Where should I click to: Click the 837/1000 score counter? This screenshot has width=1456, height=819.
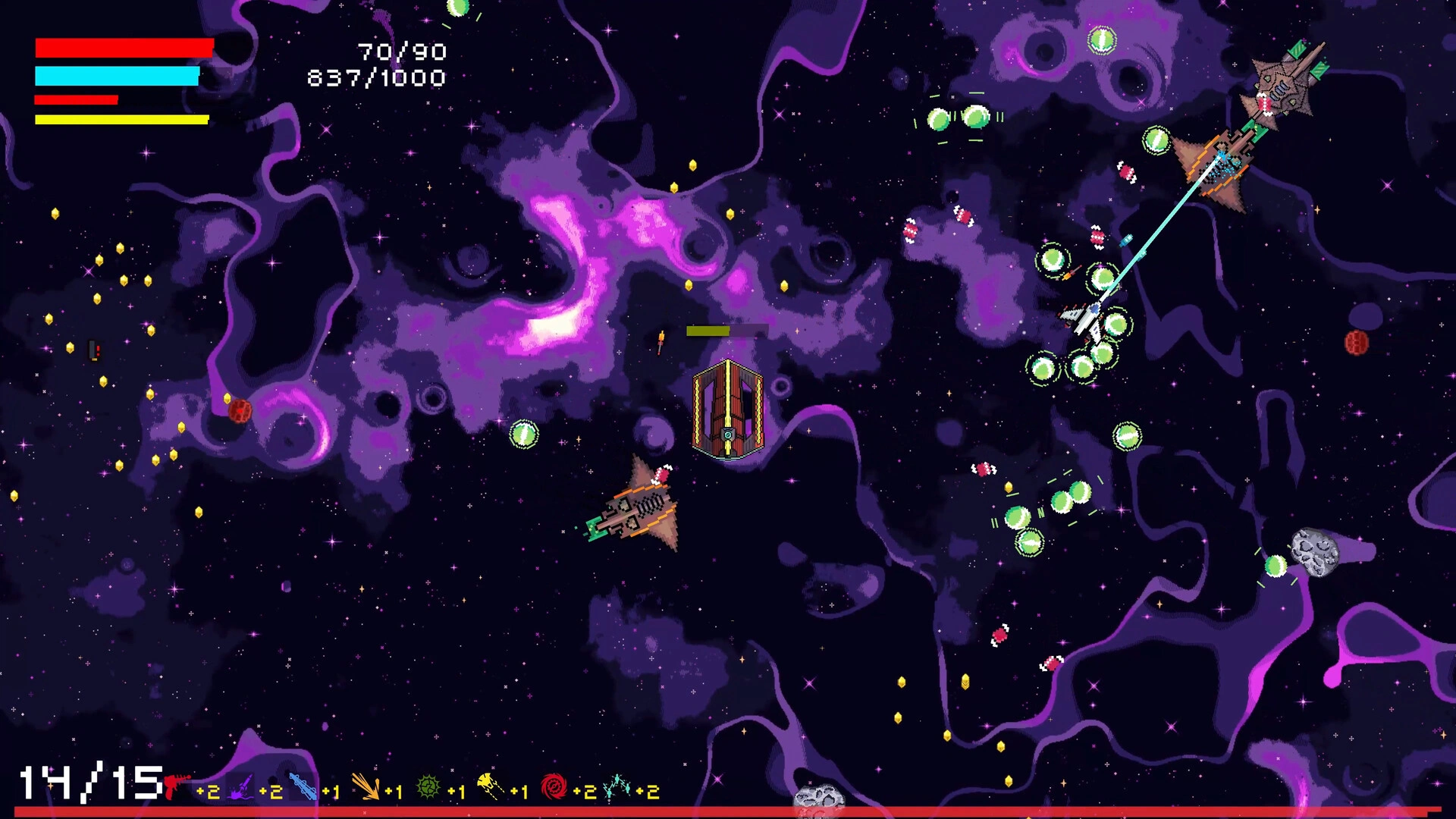point(376,77)
